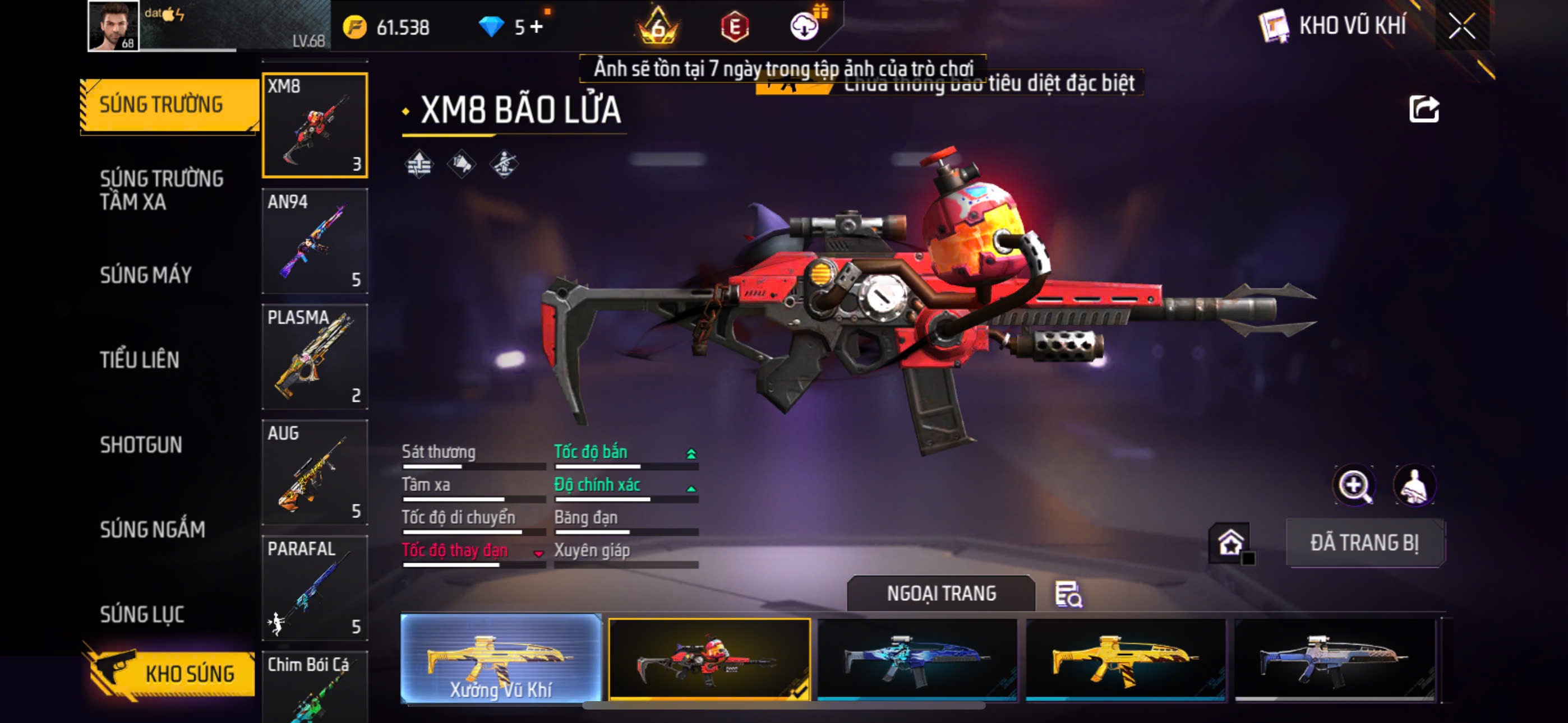
Task: Choose the AUG weapon tile
Action: pos(315,473)
